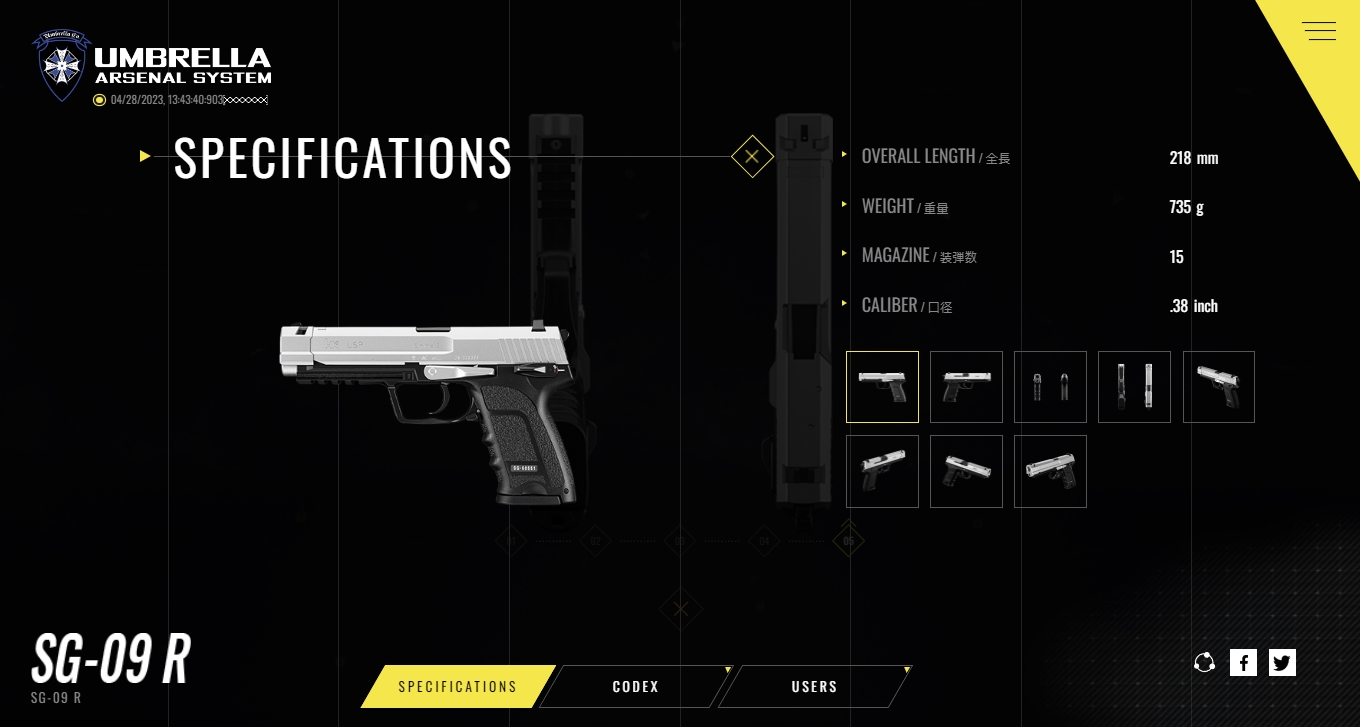Open the hamburger menu in the yellow corner

coord(1319,31)
